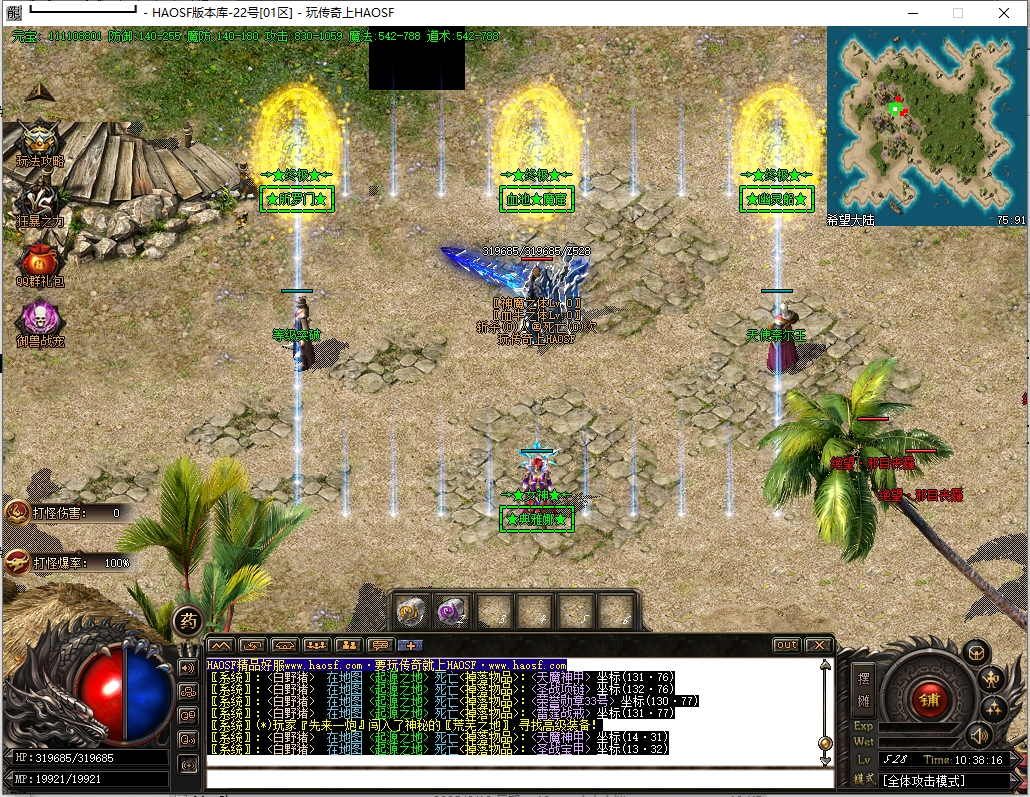
Task: Change the 全体攻击模式 attack mode
Action: point(945,780)
